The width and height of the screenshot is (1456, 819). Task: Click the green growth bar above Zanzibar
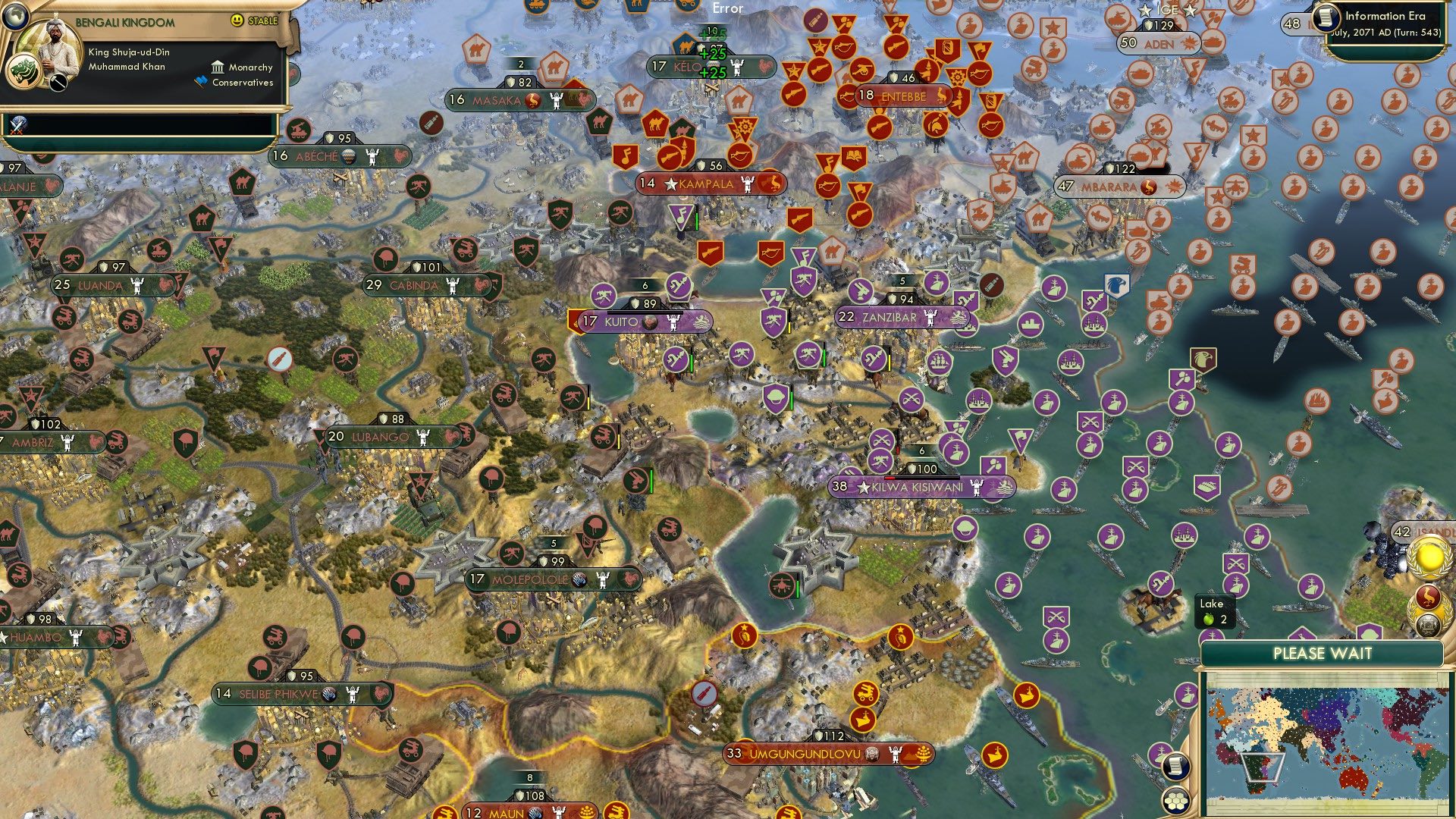[x=902, y=287]
